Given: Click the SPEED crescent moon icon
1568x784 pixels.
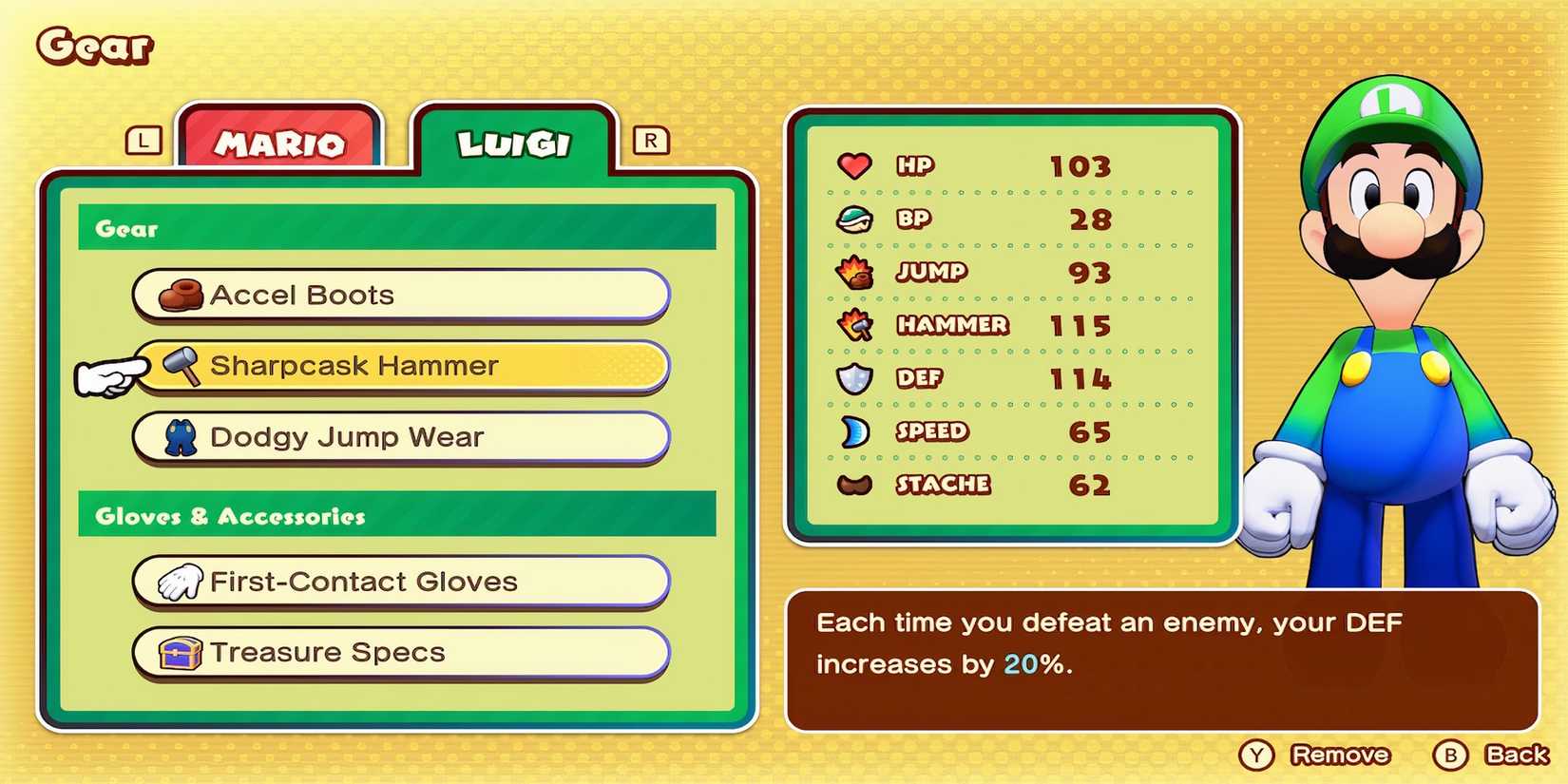Looking at the screenshot, I should click(854, 431).
